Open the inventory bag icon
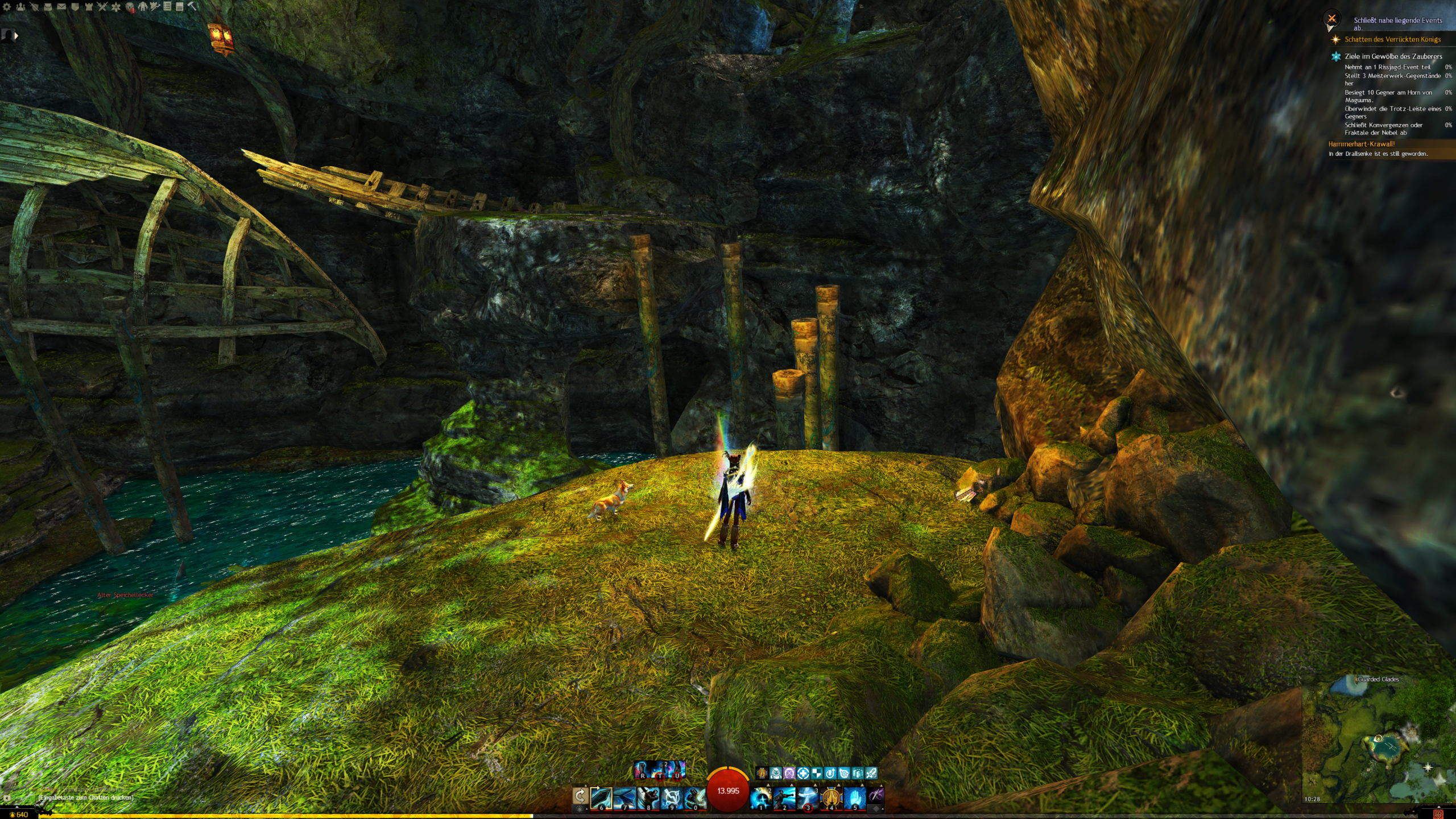This screenshot has height=819, width=1456. [48, 7]
